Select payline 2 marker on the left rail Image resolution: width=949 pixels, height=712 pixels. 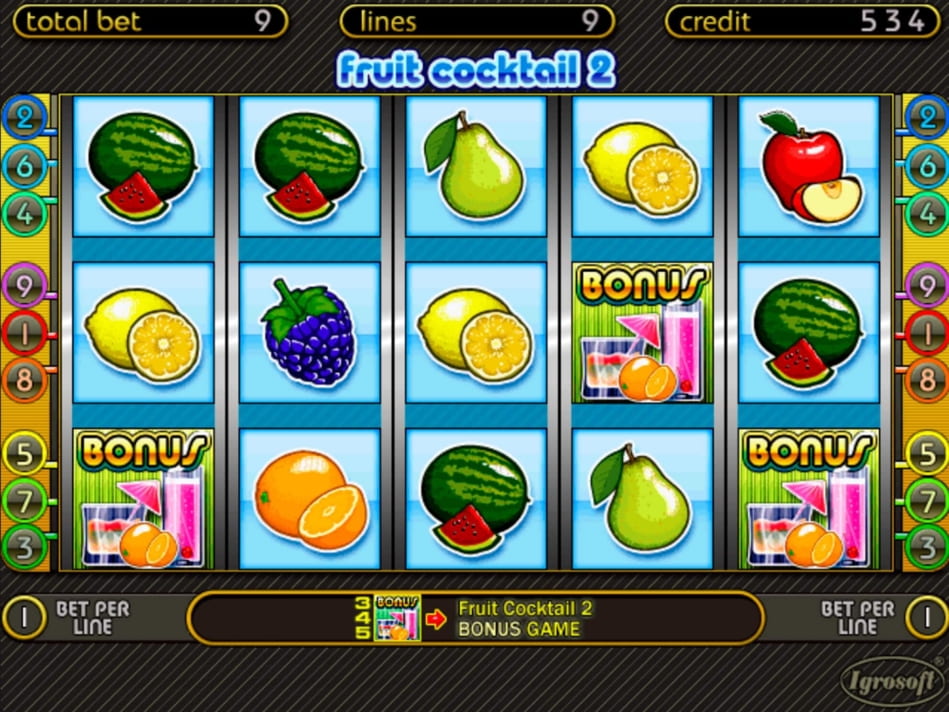[24, 117]
